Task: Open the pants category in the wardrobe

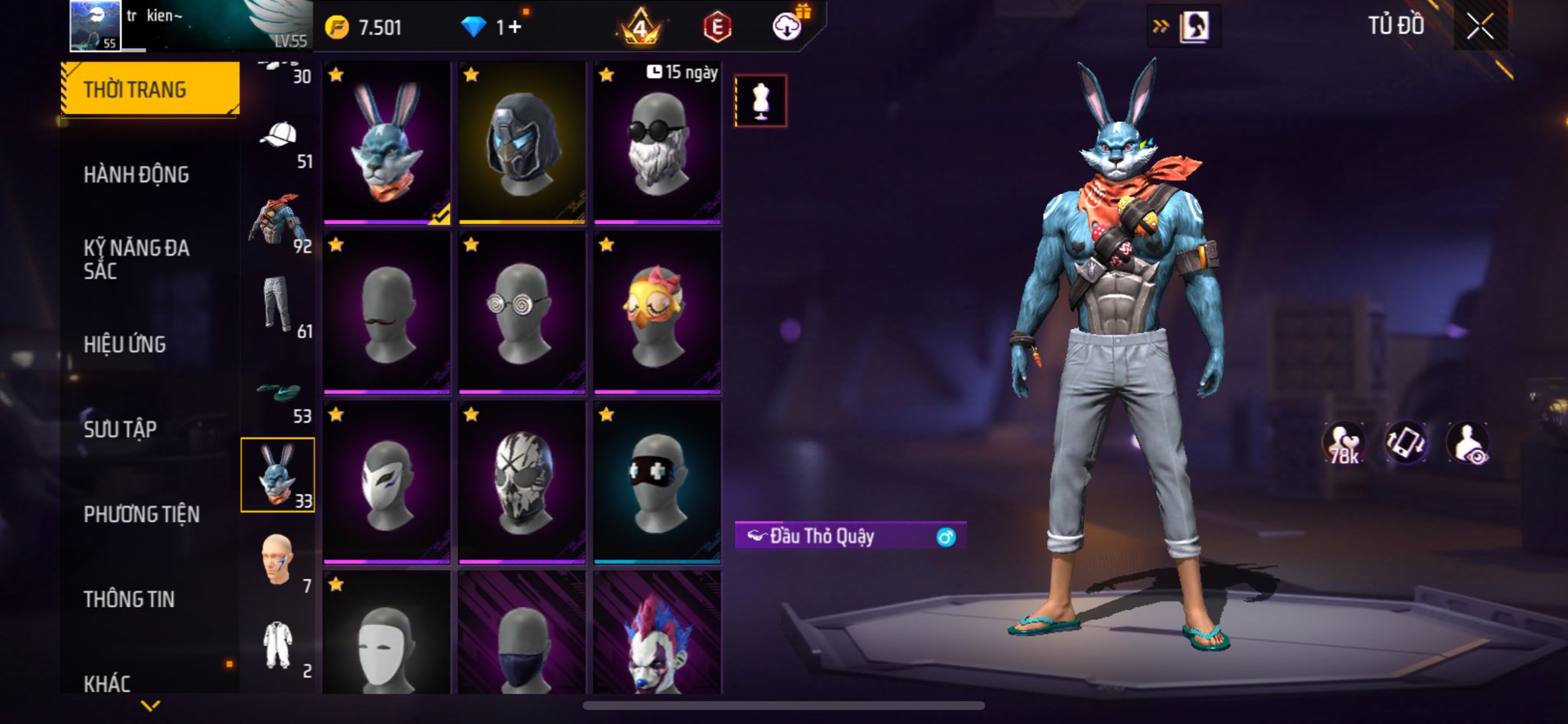Action: (279, 306)
